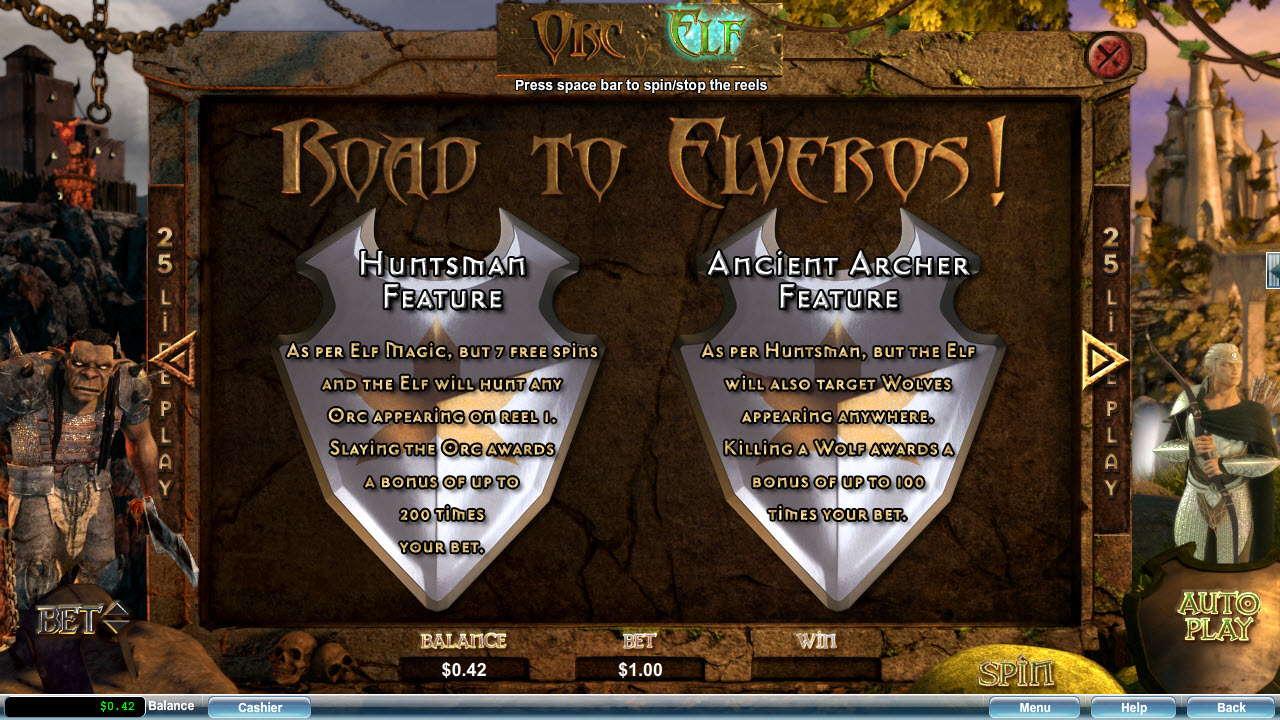Adjust the Bet with the arrow control
The width and height of the screenshot is (1280, 720).
[116, 619]
